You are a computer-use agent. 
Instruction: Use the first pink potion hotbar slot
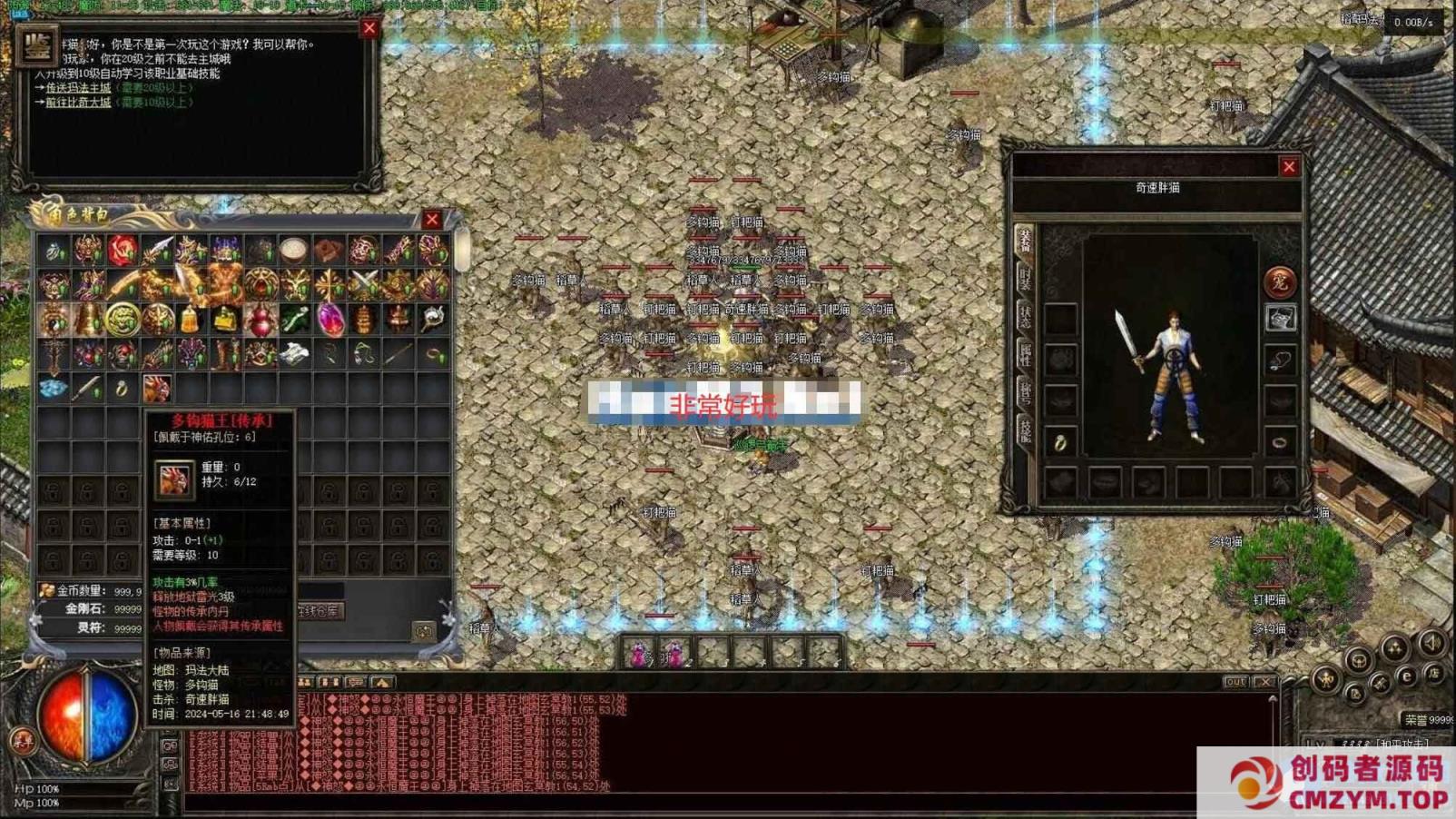click(x=639, y=653)
